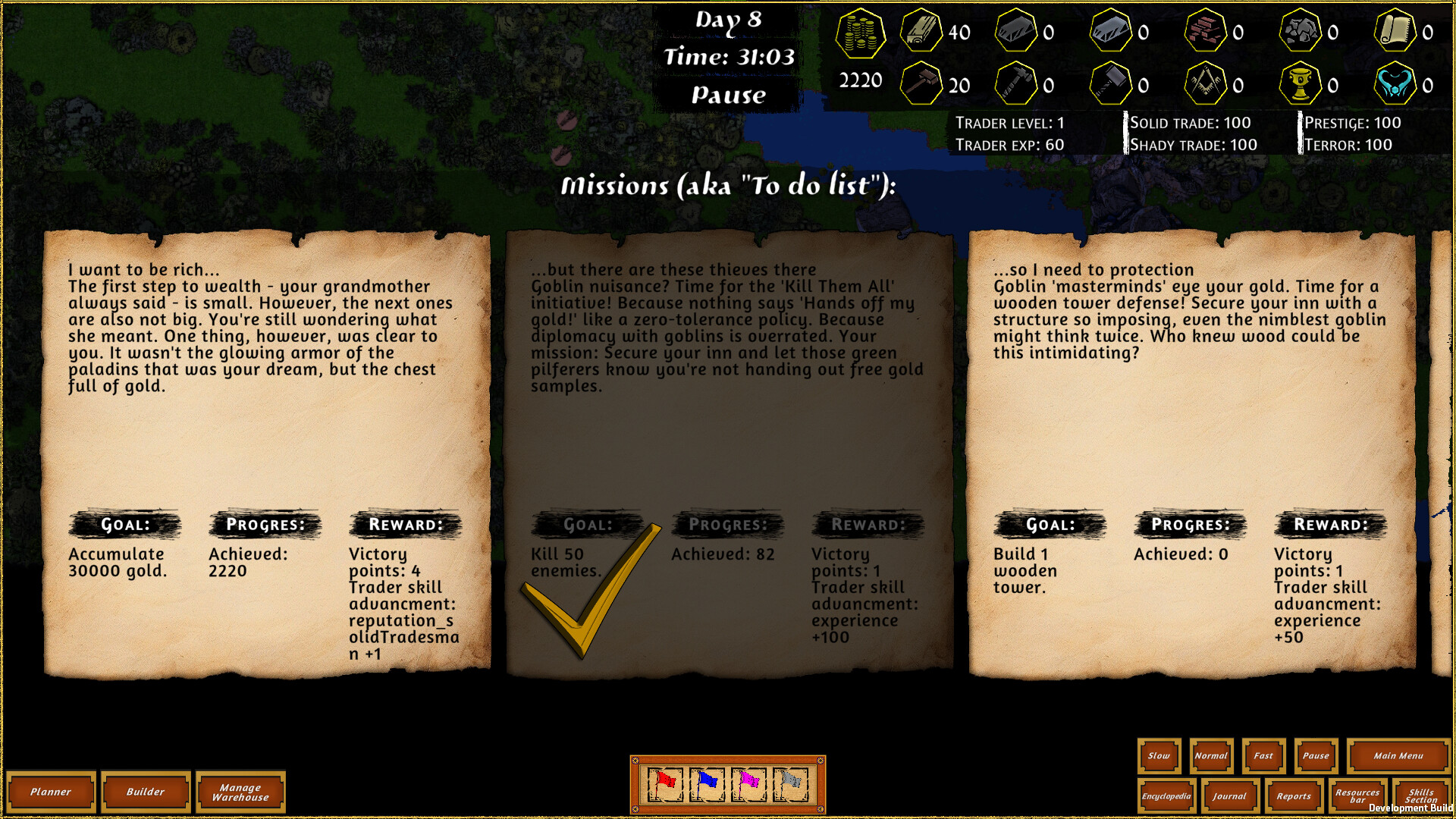This screenshot has height=819, width=1456.
Task: Select the pink flag swatch
Action: tap(749, 785)
